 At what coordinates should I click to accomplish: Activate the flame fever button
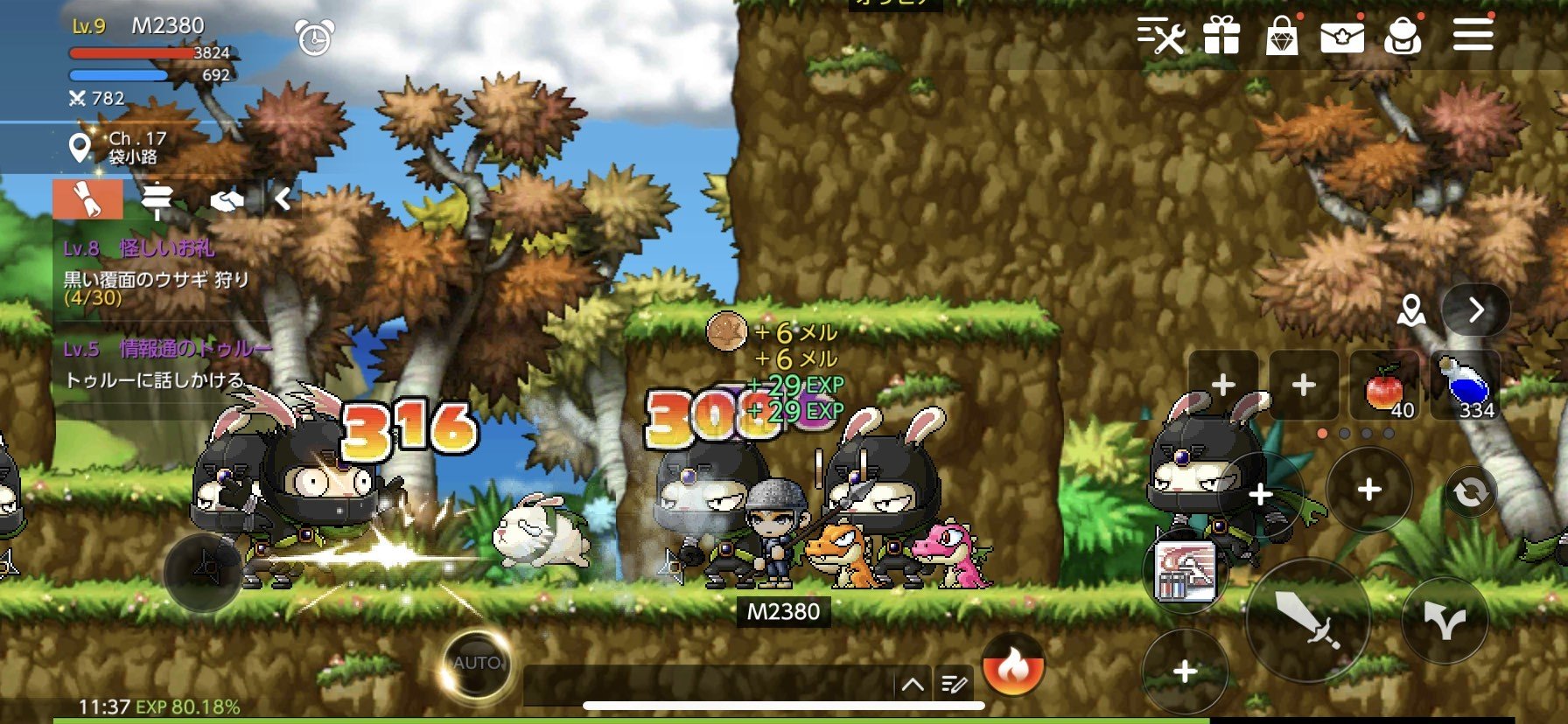point(1013,666)
